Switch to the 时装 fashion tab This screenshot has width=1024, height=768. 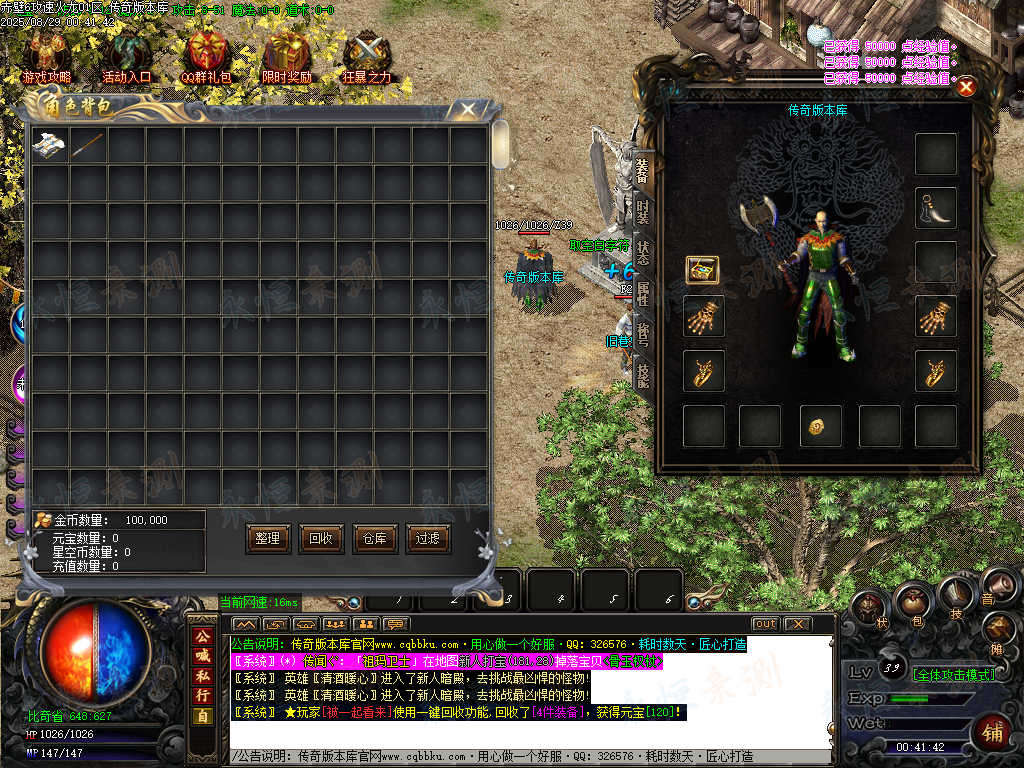(643, 213)
